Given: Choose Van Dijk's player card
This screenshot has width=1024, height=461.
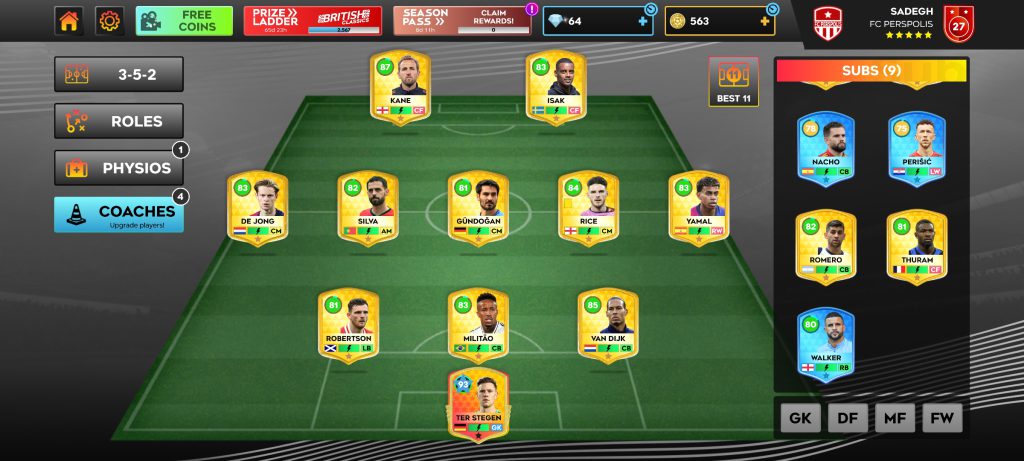Looking at the screenshot, I should [609, 325].
